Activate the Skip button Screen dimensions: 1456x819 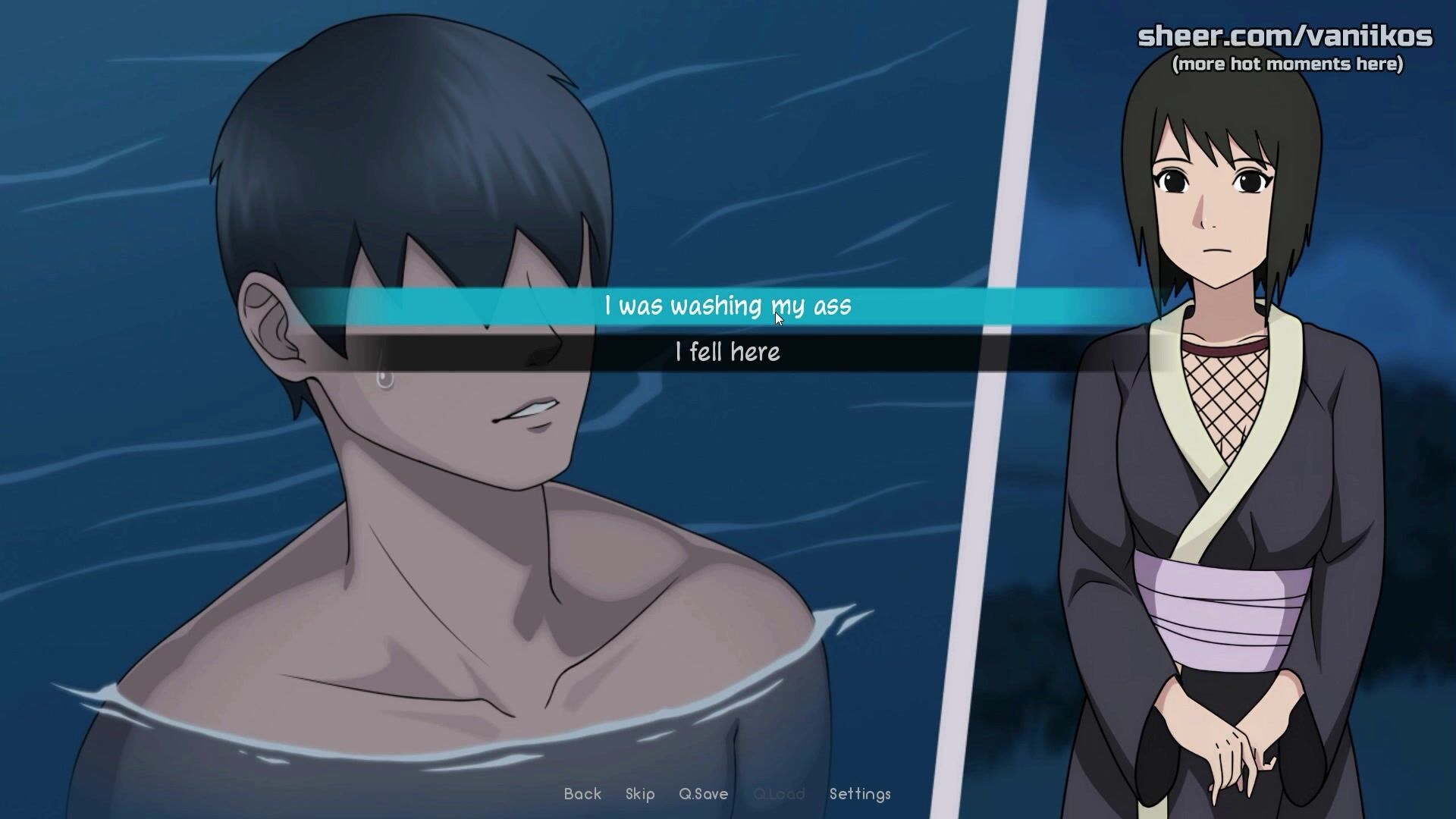click(640, 794)
